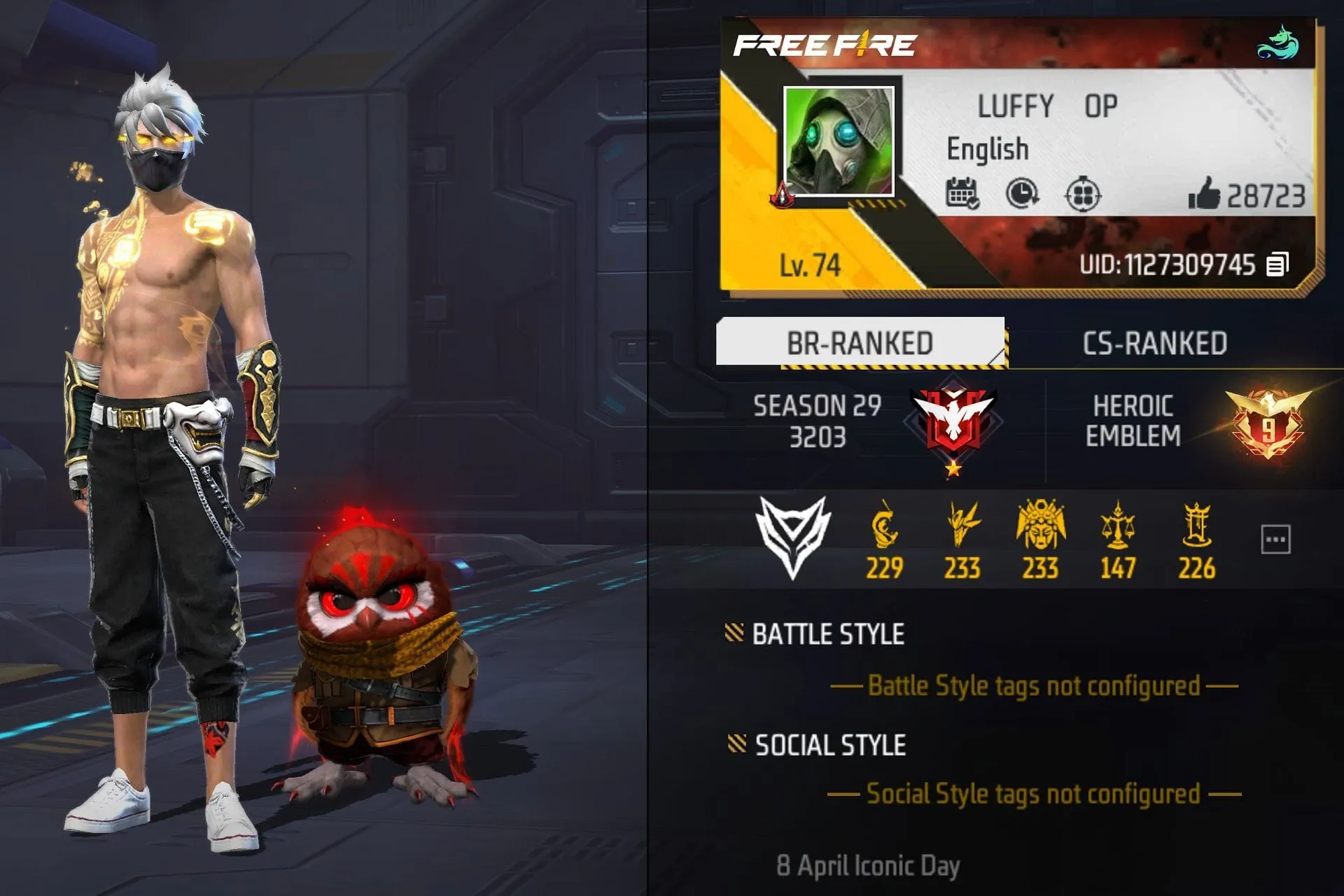Click the playtime clock icon
The image size is (1344, 896).
pyautogui.click(x=1022, y=193)
